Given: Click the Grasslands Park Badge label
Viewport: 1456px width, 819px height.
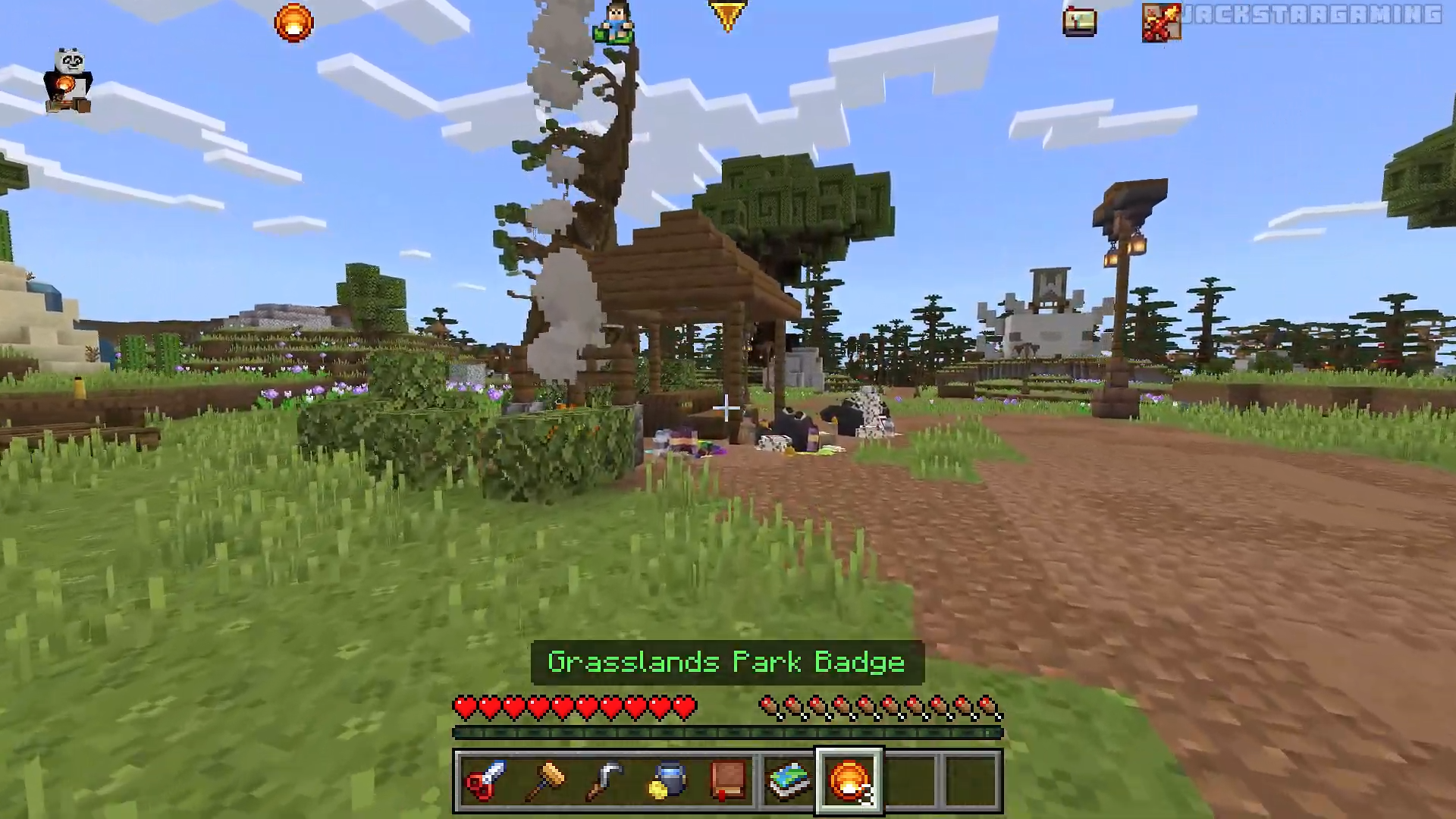Looking at the screenshot, I should coord(725,661).
